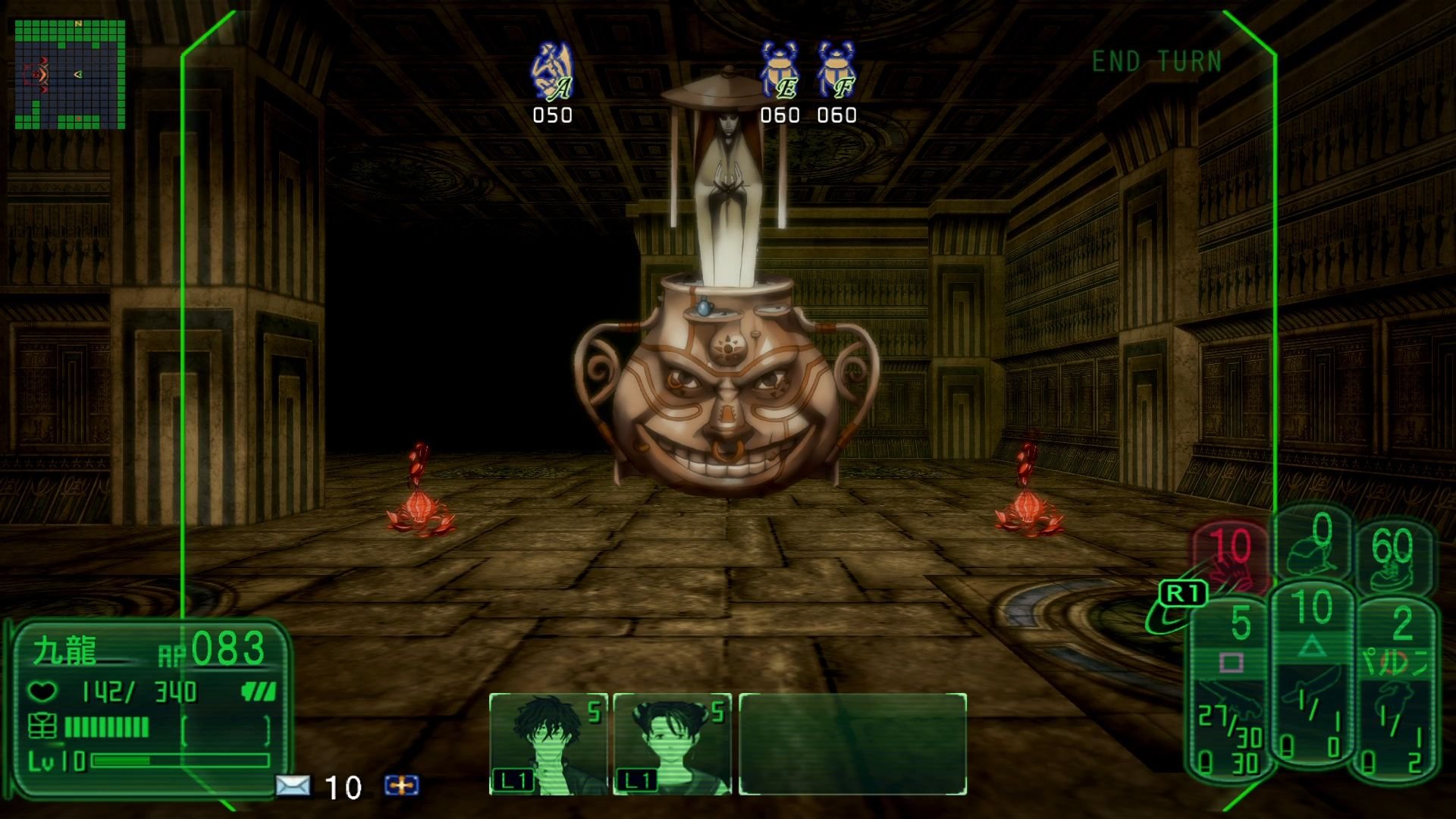Click the blue cross icon beside mail count
This screenshot has height=819, width=1456.
[401, 786]
